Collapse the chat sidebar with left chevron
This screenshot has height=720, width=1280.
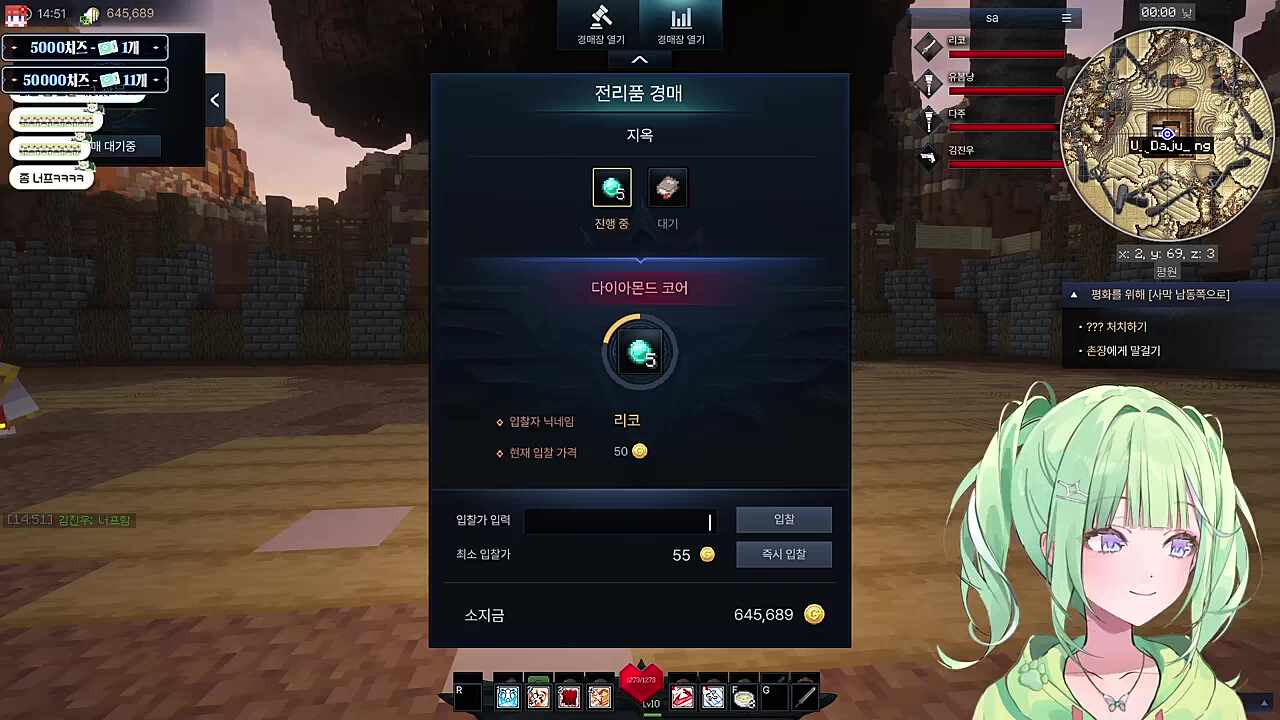point(214,99)
